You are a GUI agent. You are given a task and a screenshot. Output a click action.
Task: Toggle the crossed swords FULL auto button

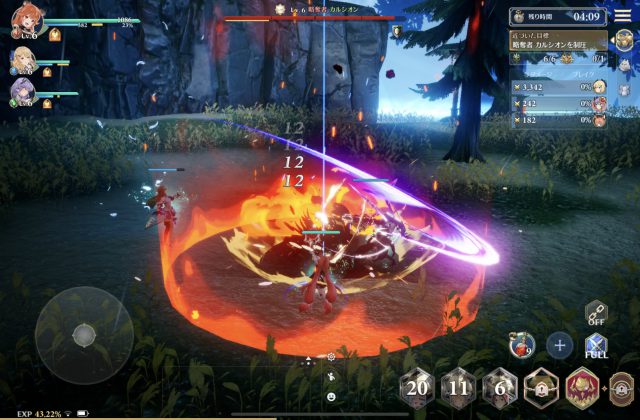pos(598,347)
